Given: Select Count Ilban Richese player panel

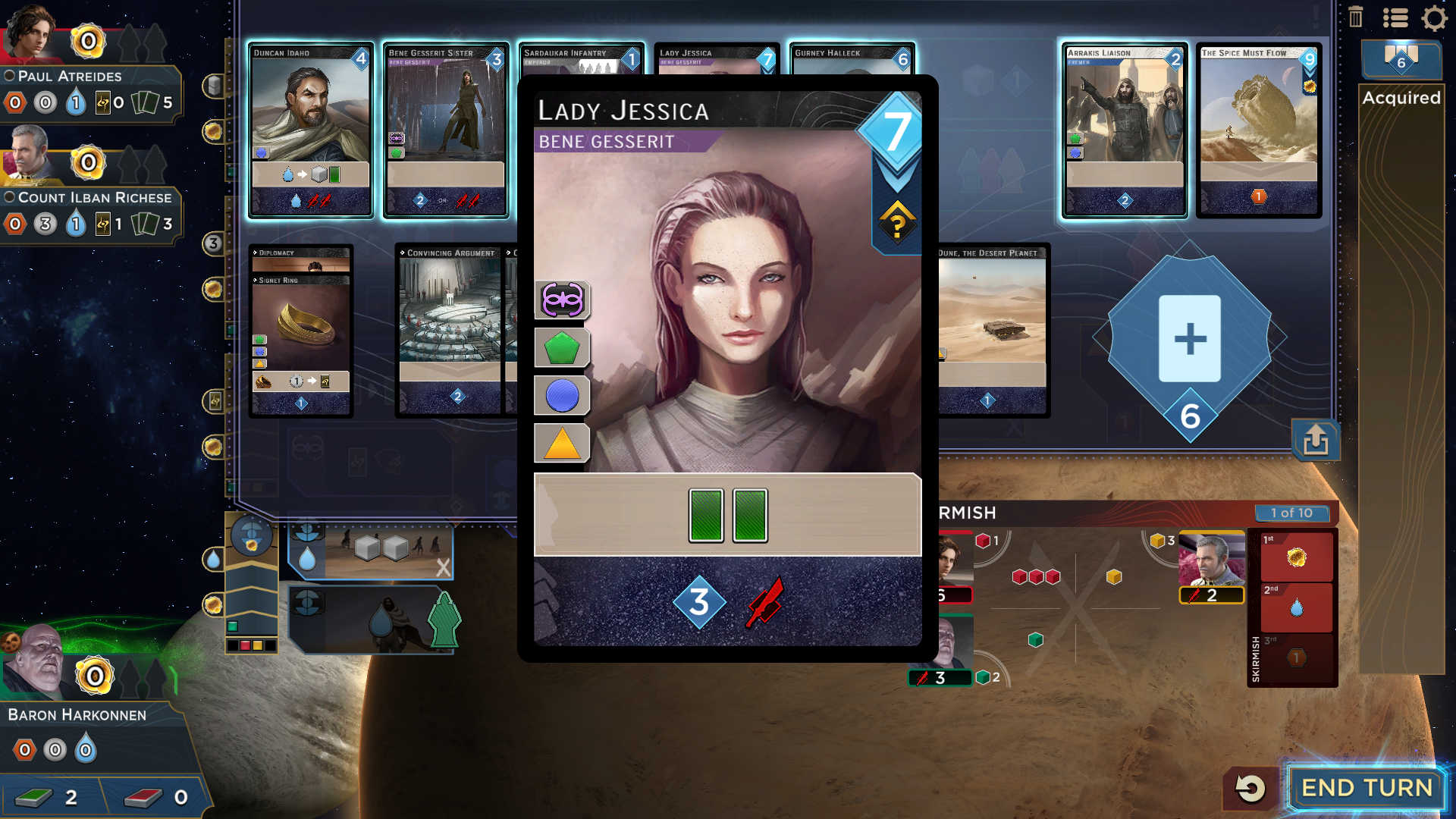Looking at the screenshot, I should 91,197.
